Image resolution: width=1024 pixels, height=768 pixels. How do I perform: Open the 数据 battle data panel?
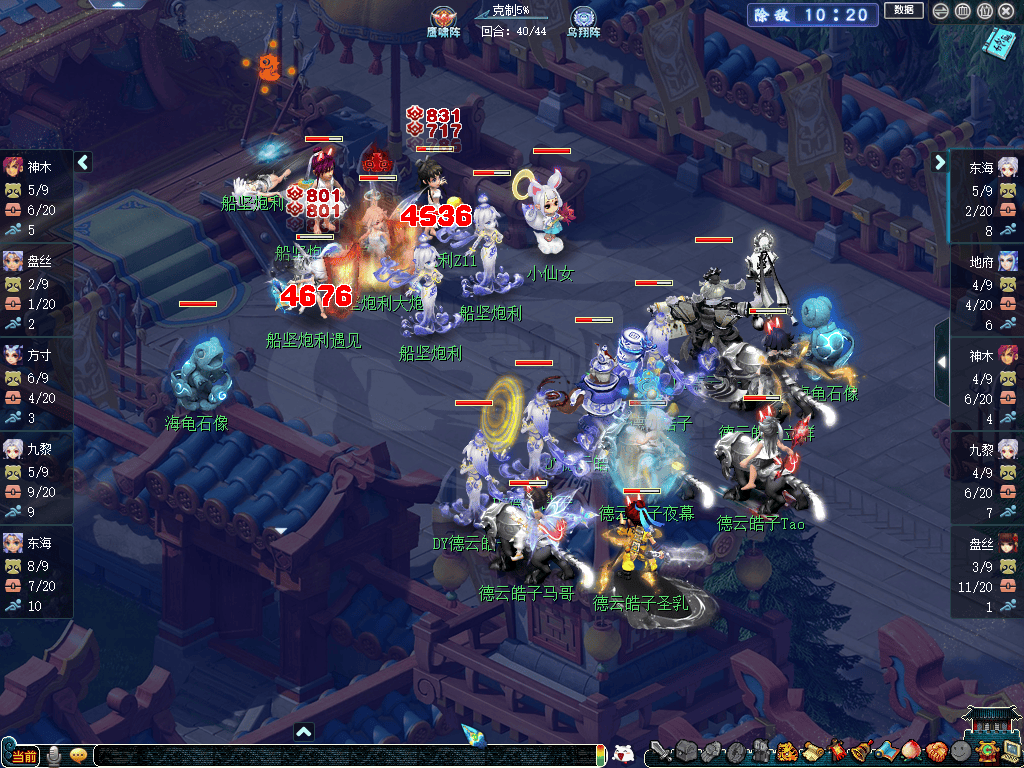tap(903, 11)
